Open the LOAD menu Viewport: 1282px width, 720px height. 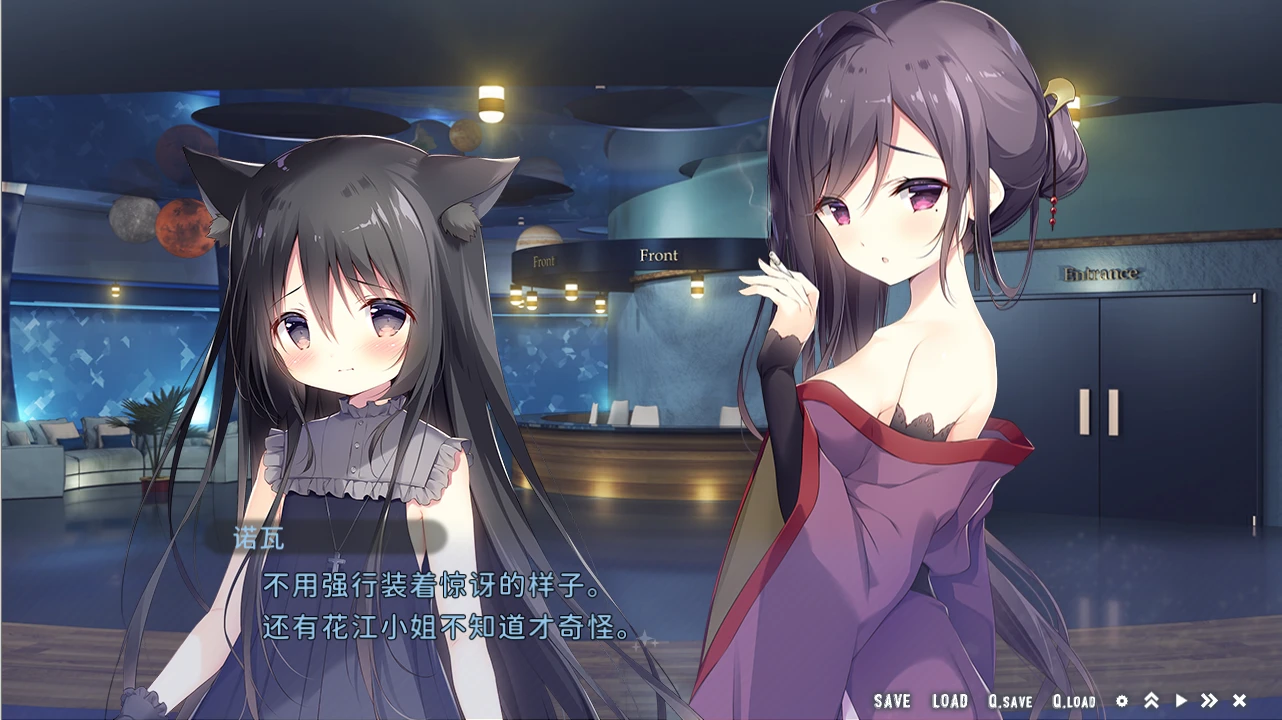pos(950,702)
